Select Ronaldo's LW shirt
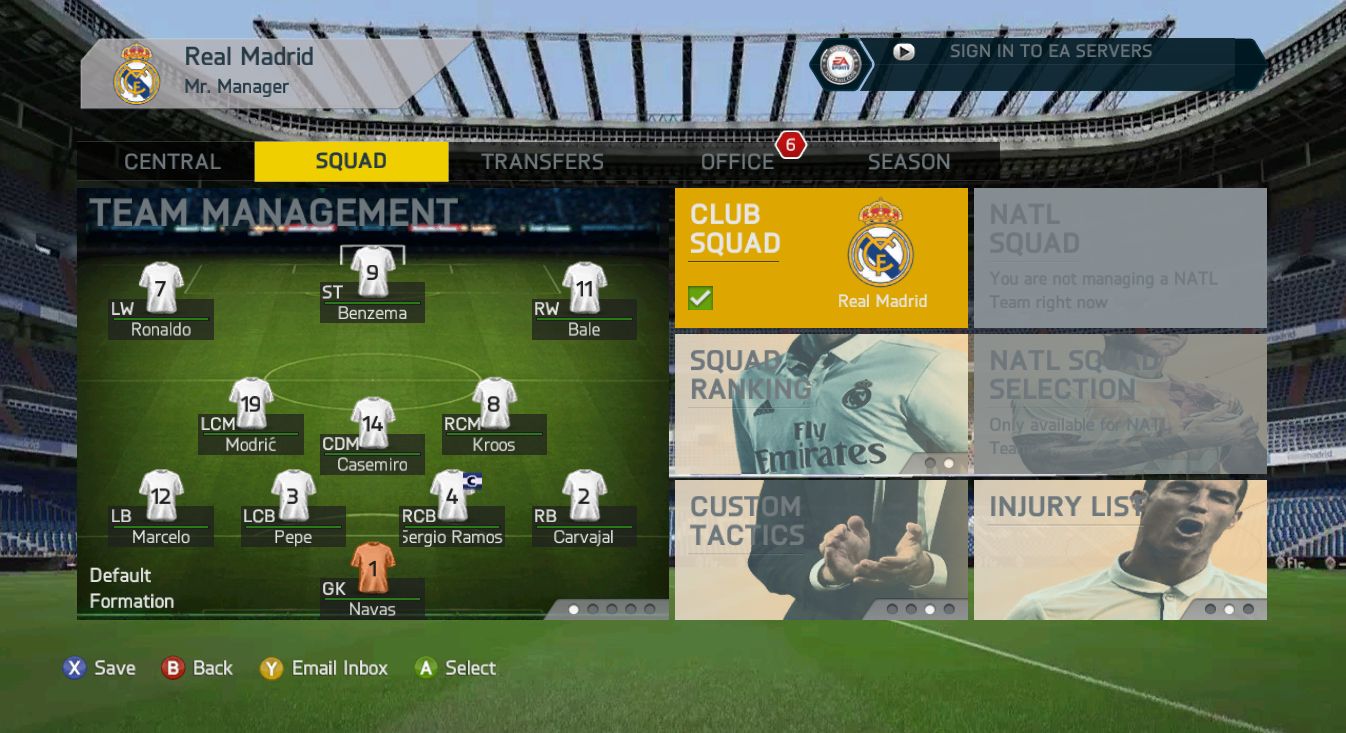1346x733 pixels. [x=160, y=288]
